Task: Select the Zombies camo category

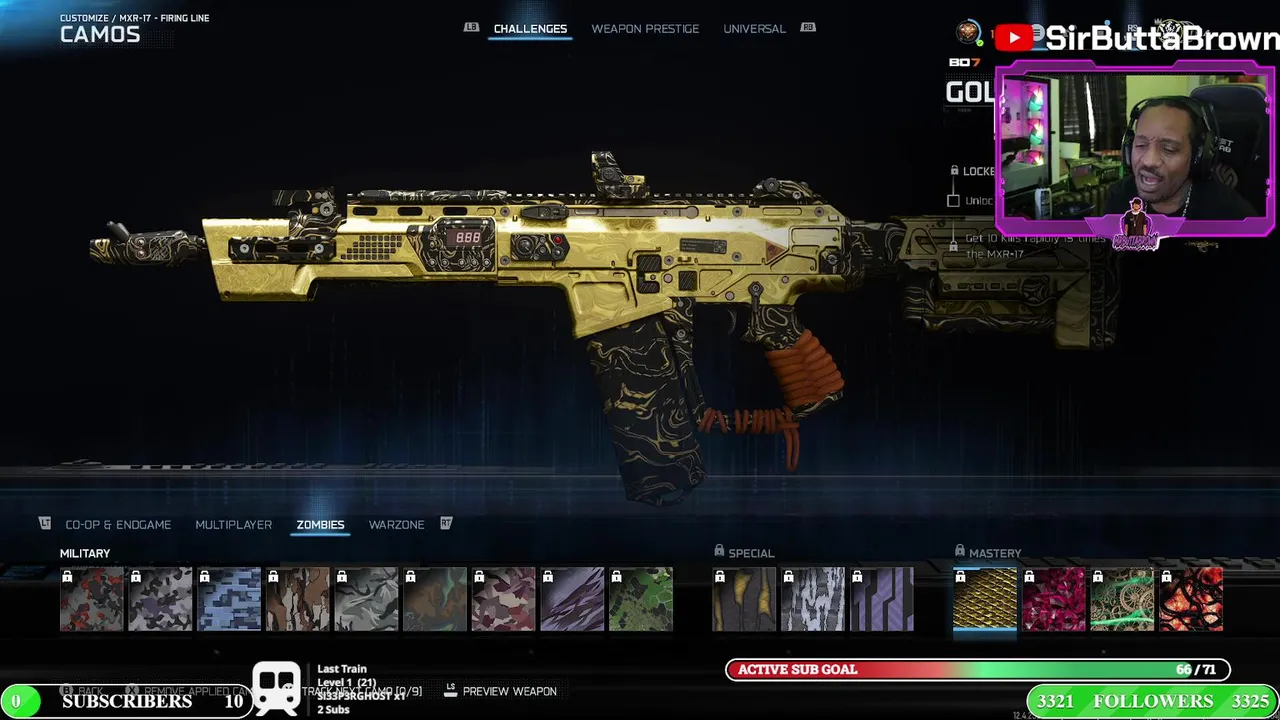Action: 320,524
